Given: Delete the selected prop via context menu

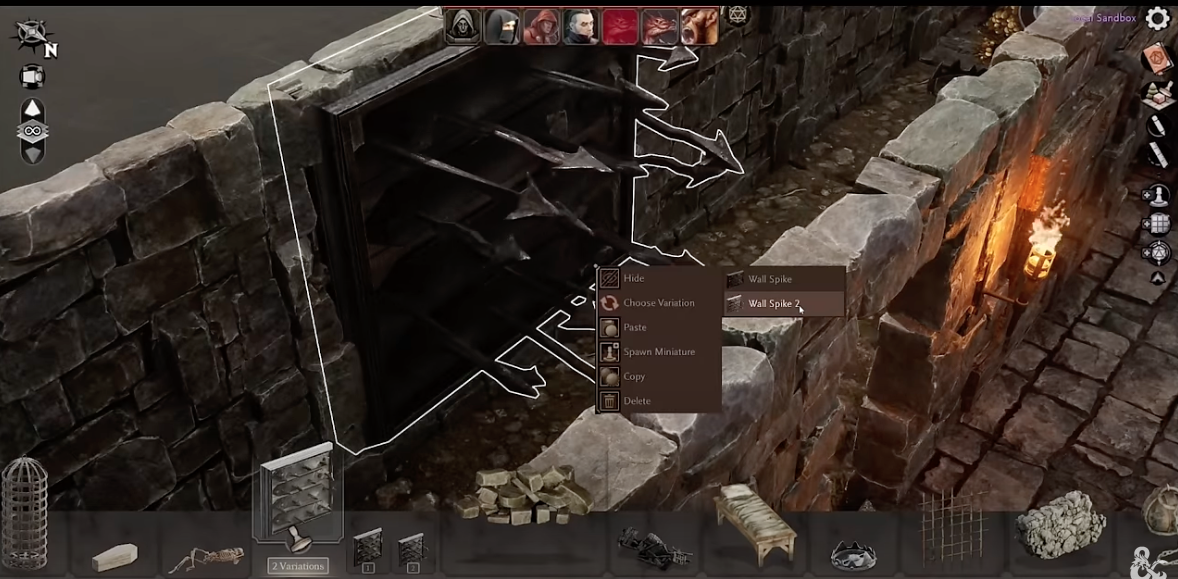Looking at the screenshot, I should point(636,401).
